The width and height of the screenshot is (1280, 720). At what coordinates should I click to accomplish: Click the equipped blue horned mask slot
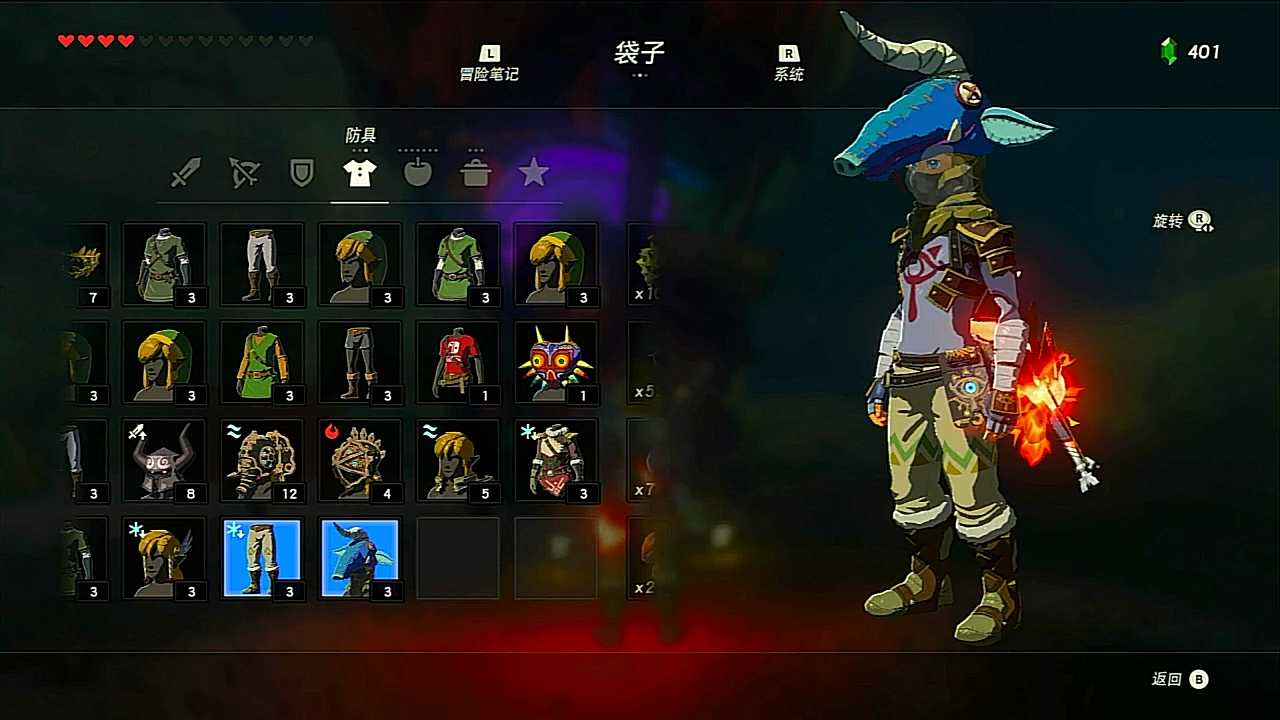click(360, 558)
